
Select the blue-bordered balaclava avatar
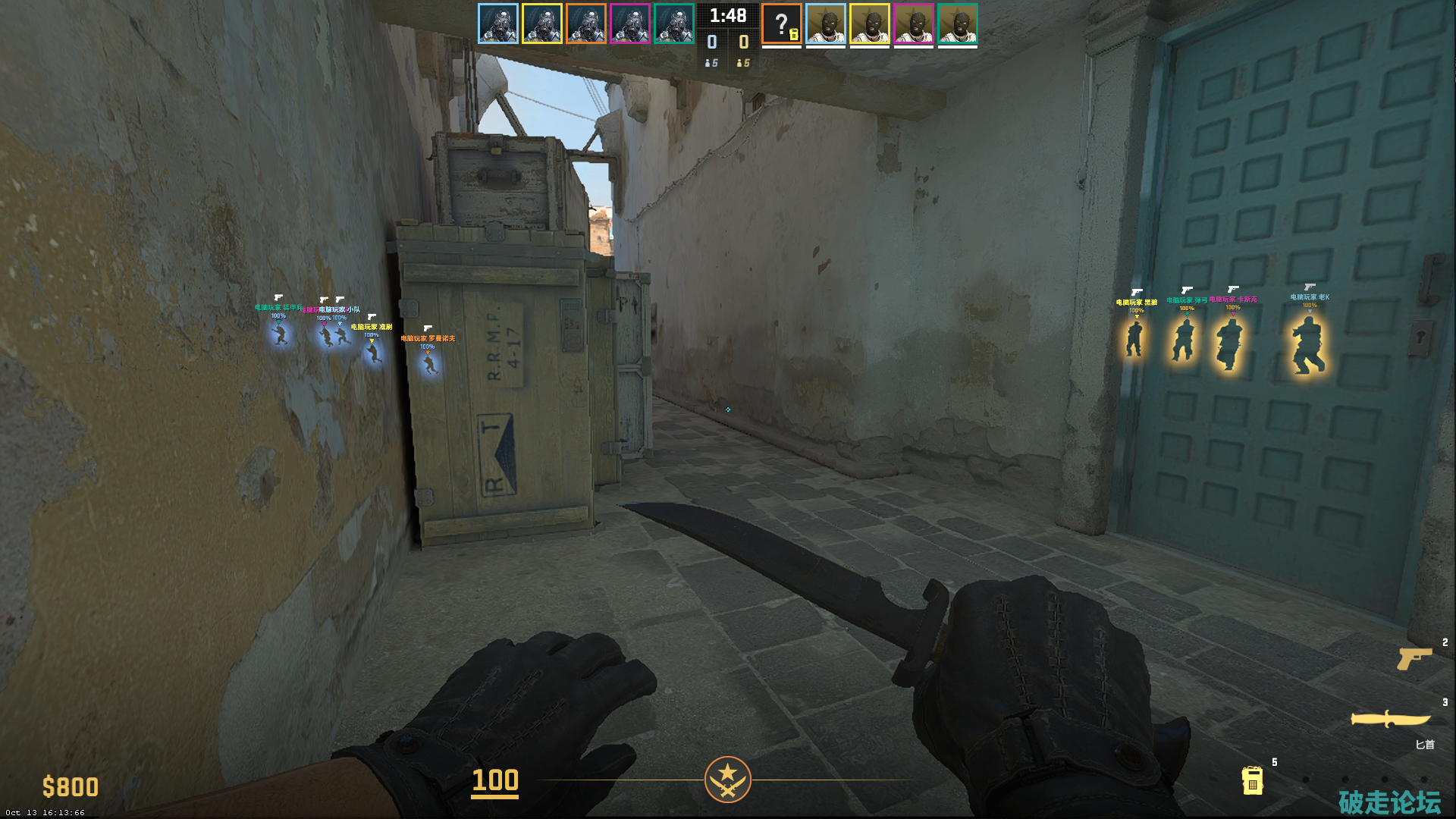tap(826, 24)
